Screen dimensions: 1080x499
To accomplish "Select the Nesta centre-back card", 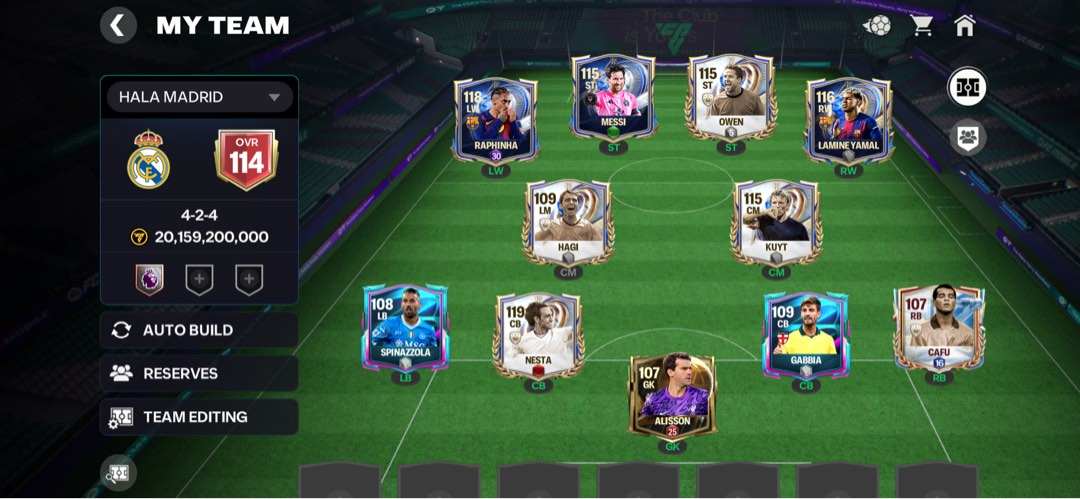I will click(x=538, y=335).
